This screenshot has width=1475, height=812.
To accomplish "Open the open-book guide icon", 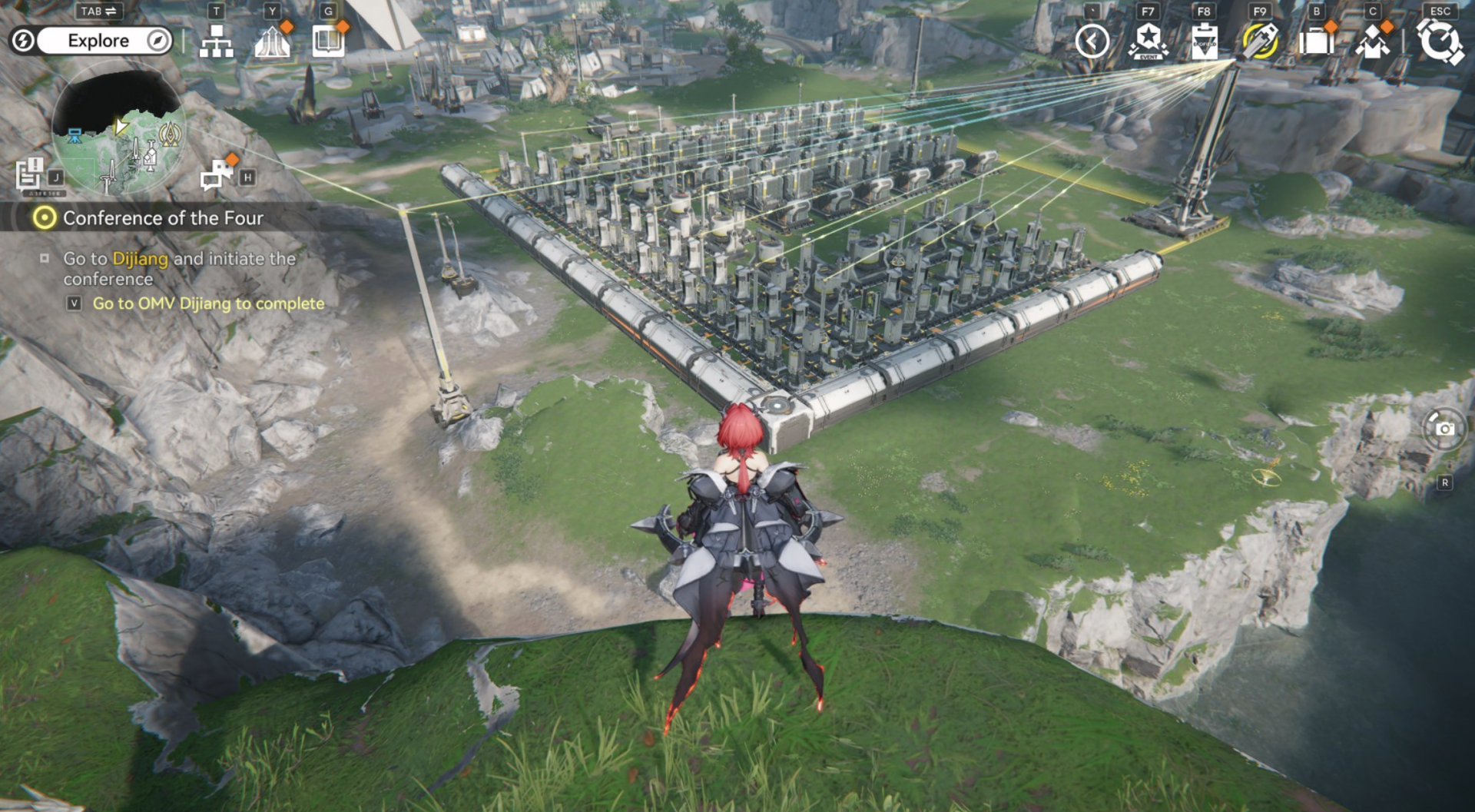I will coord(328,41).
